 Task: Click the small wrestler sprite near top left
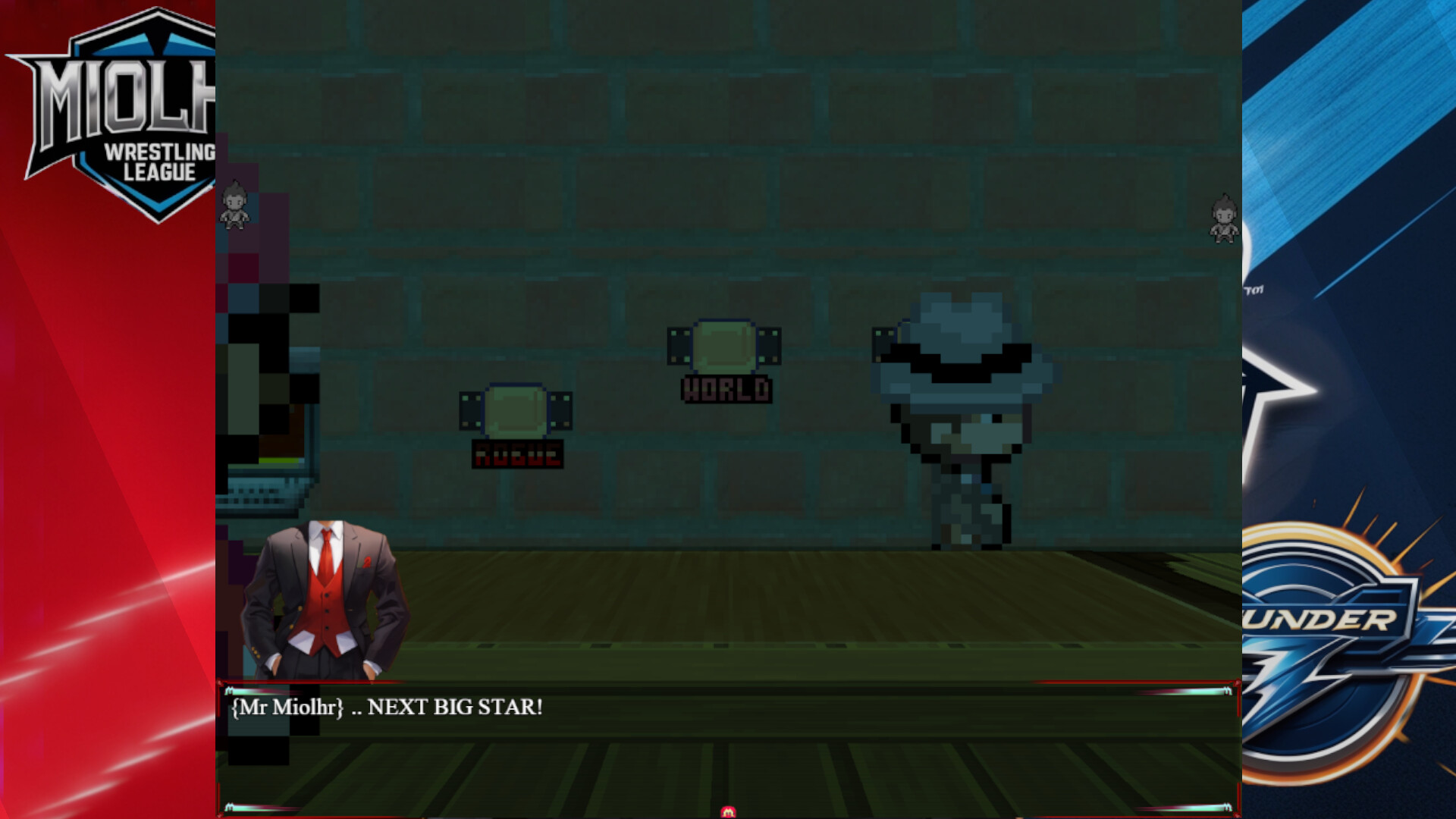click(x=235, y=205)
